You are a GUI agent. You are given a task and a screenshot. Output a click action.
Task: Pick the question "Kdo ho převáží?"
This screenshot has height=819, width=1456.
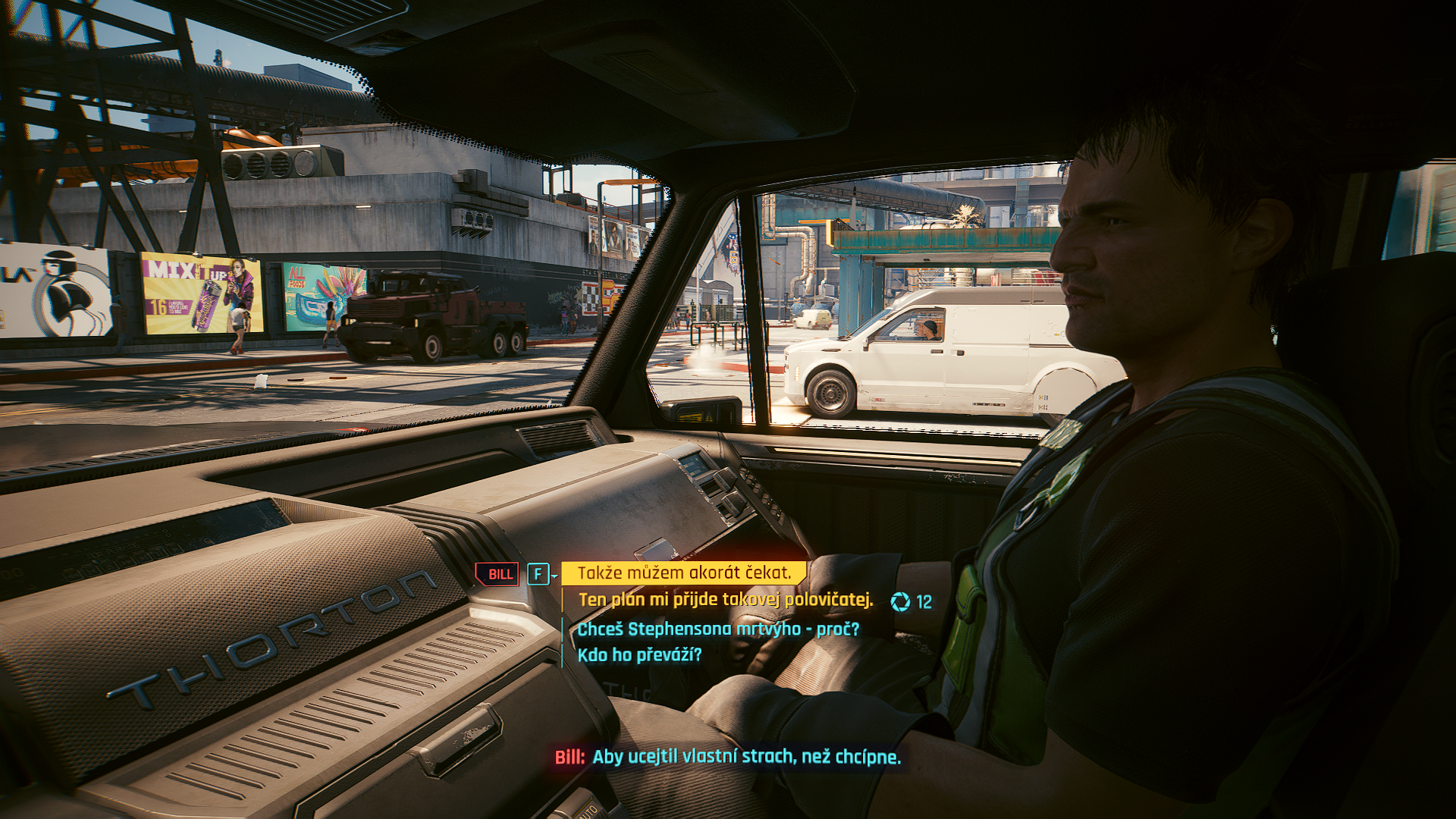click(x=639, y=655)
